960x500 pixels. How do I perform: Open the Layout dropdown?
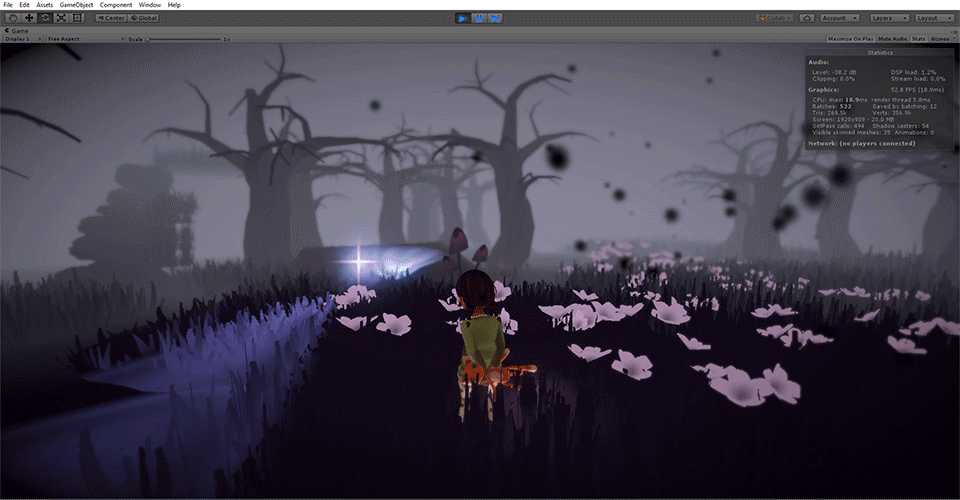click(x=933, y=18)
